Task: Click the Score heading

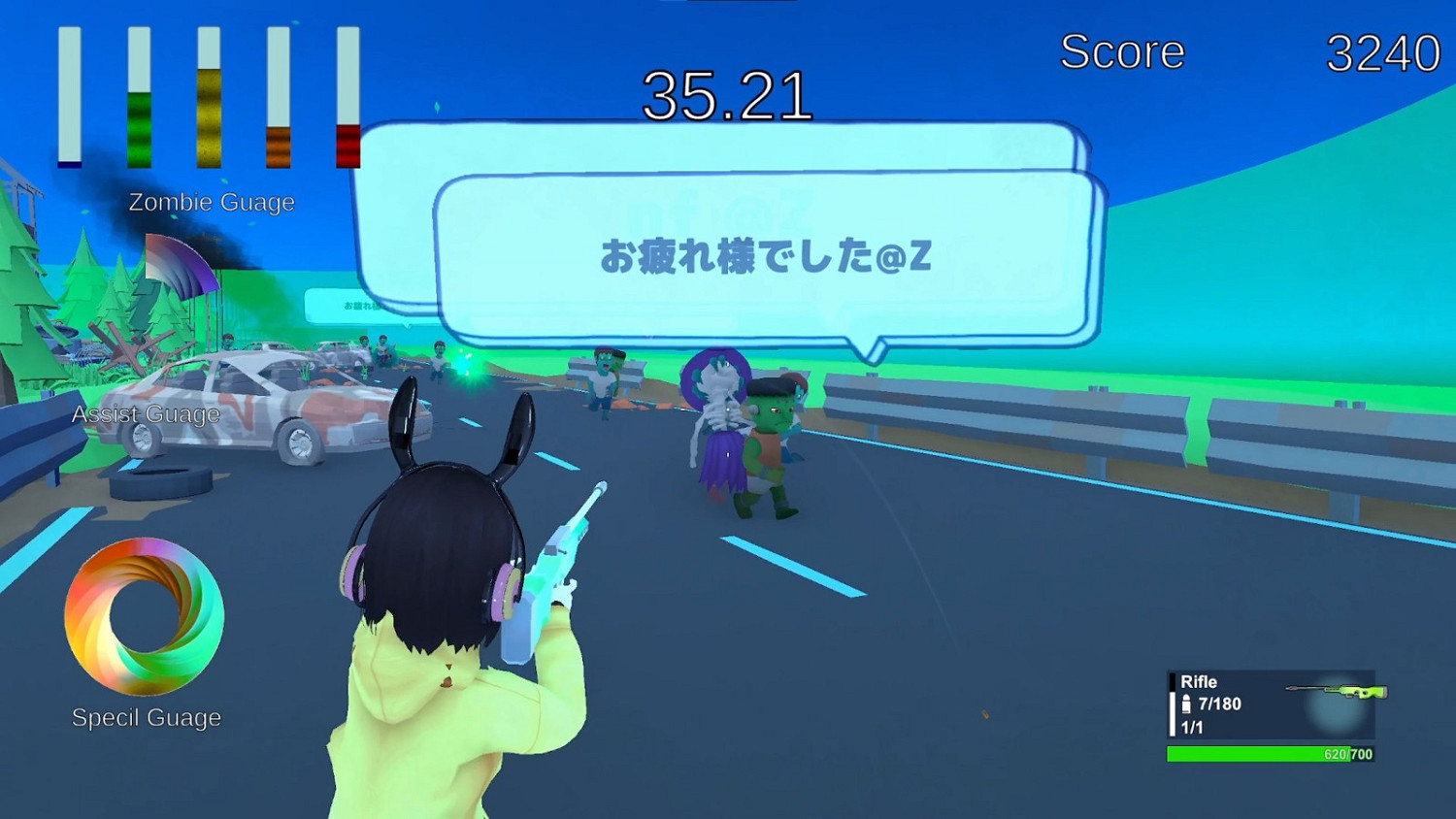Action: (x=1123, y=52)
